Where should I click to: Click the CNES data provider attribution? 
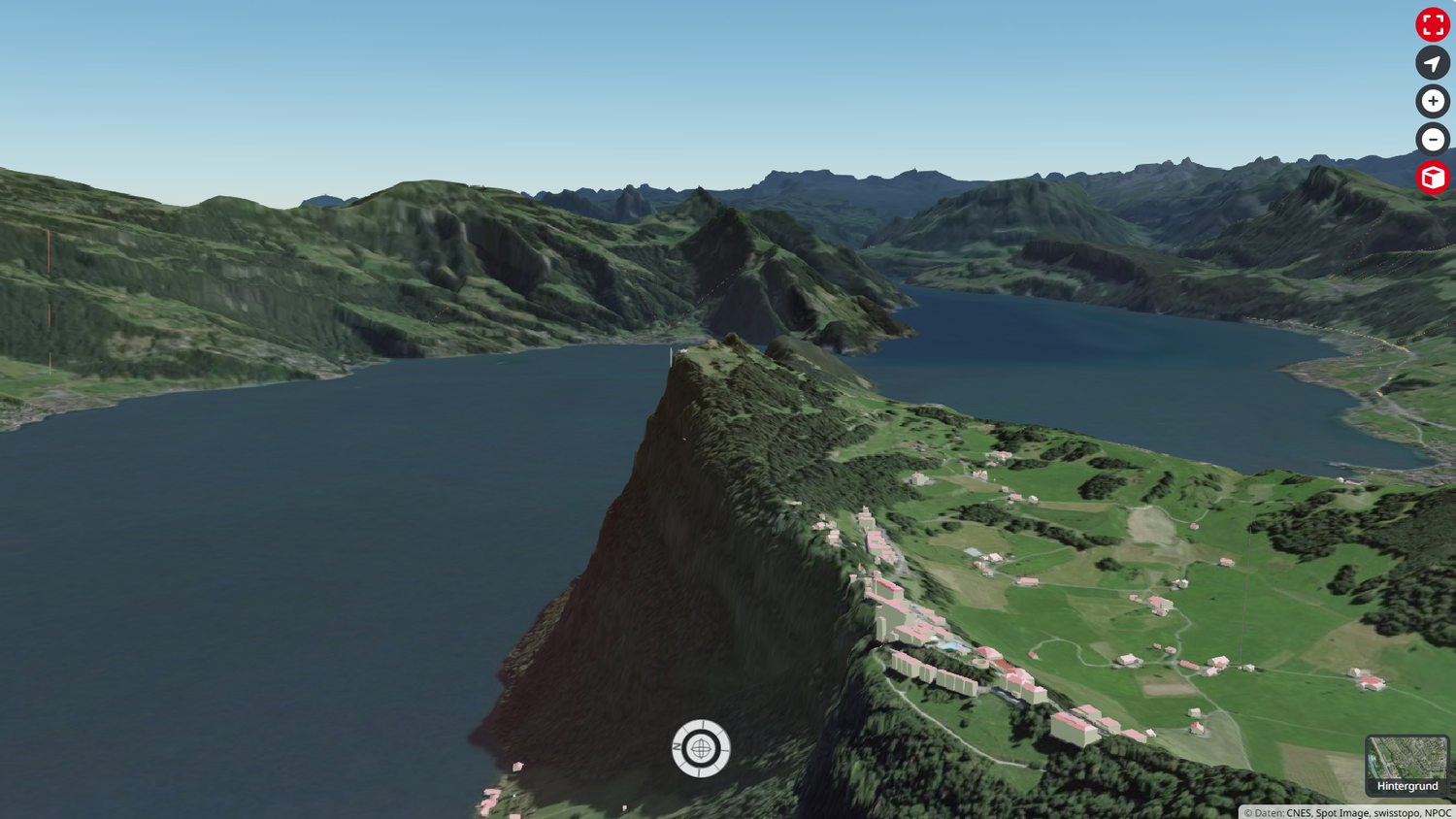click(x=1300, y=813)
